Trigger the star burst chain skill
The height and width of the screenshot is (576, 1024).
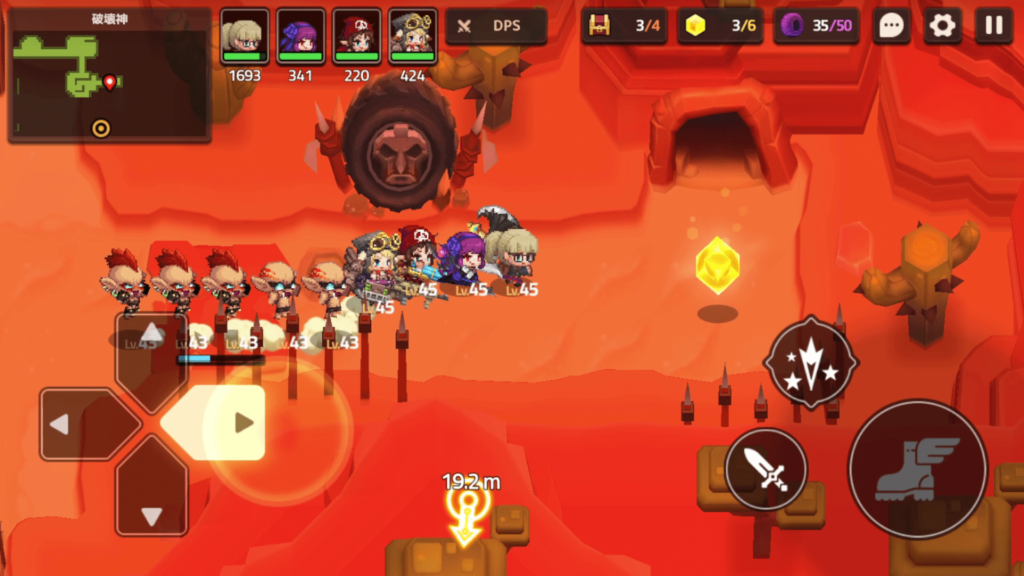pos(811,361)
